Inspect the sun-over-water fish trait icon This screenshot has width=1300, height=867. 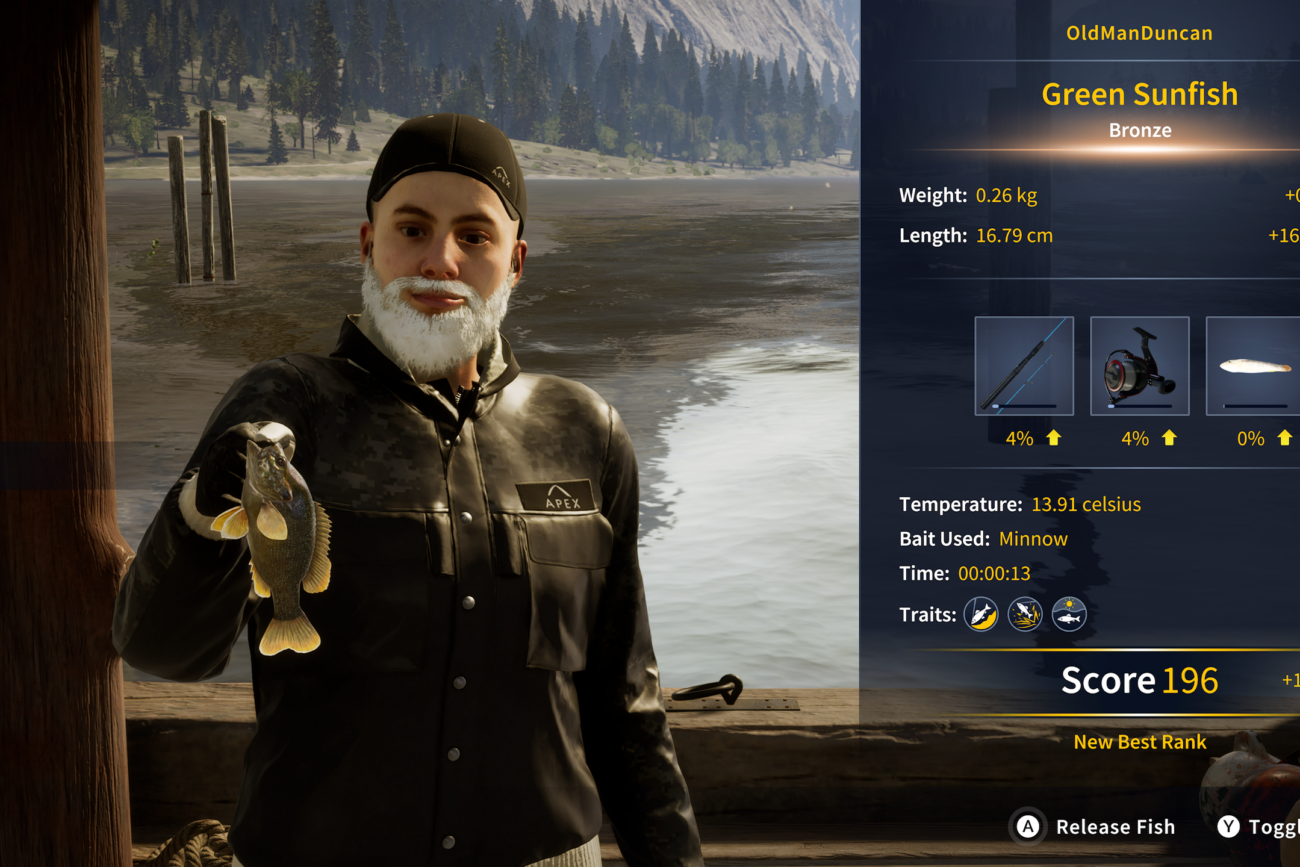point(1069,614)
